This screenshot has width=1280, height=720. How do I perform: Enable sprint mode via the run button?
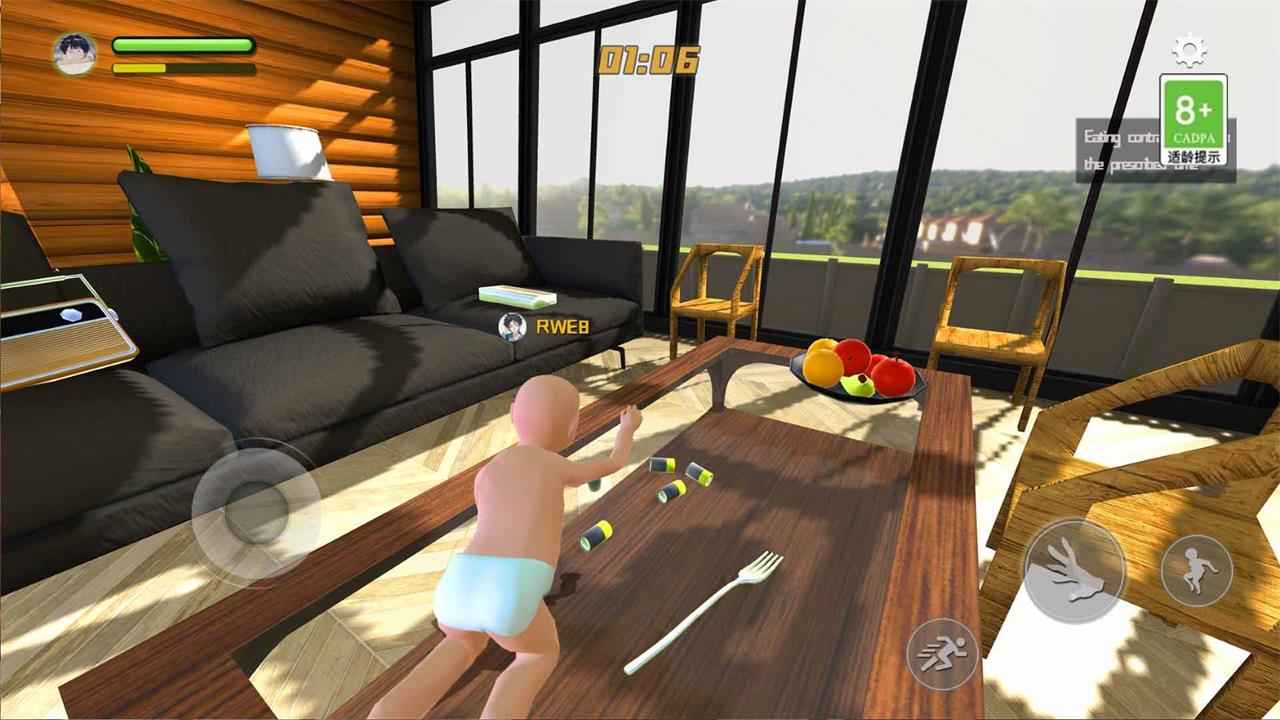tap(944, 653)
